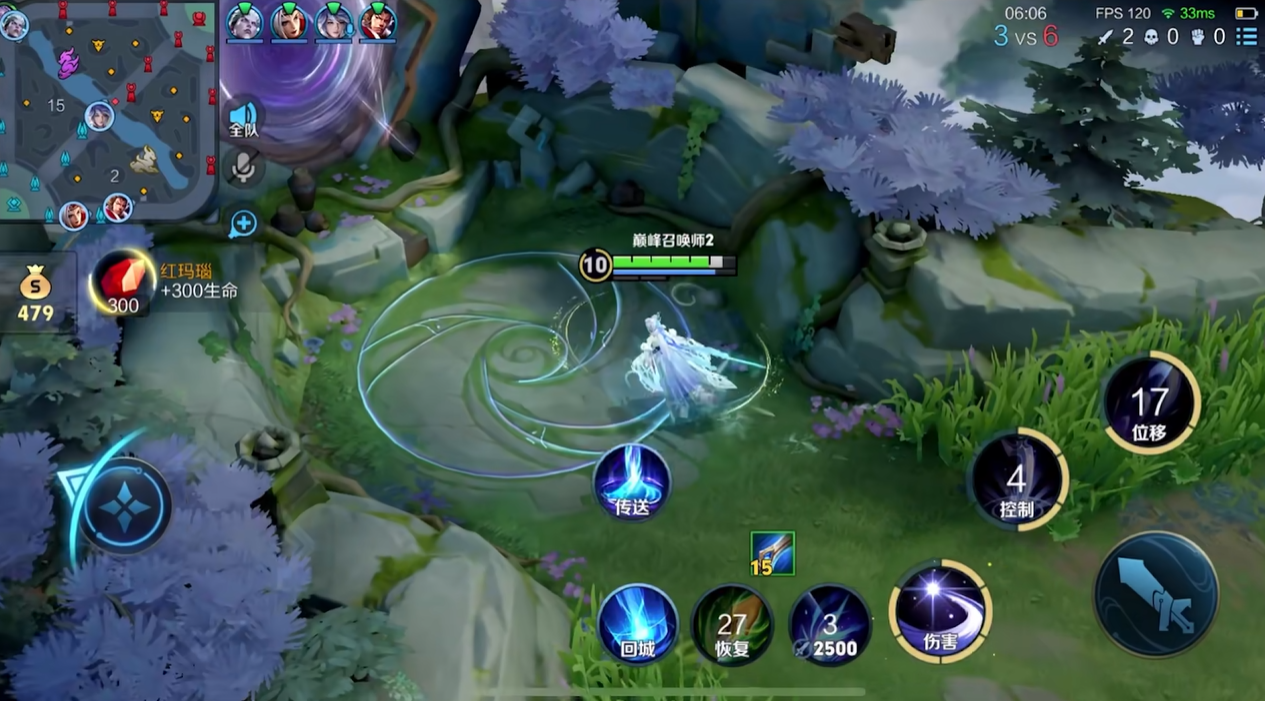
Task: Toggle the 全队 voice speaker
Action: pos(243,118)
